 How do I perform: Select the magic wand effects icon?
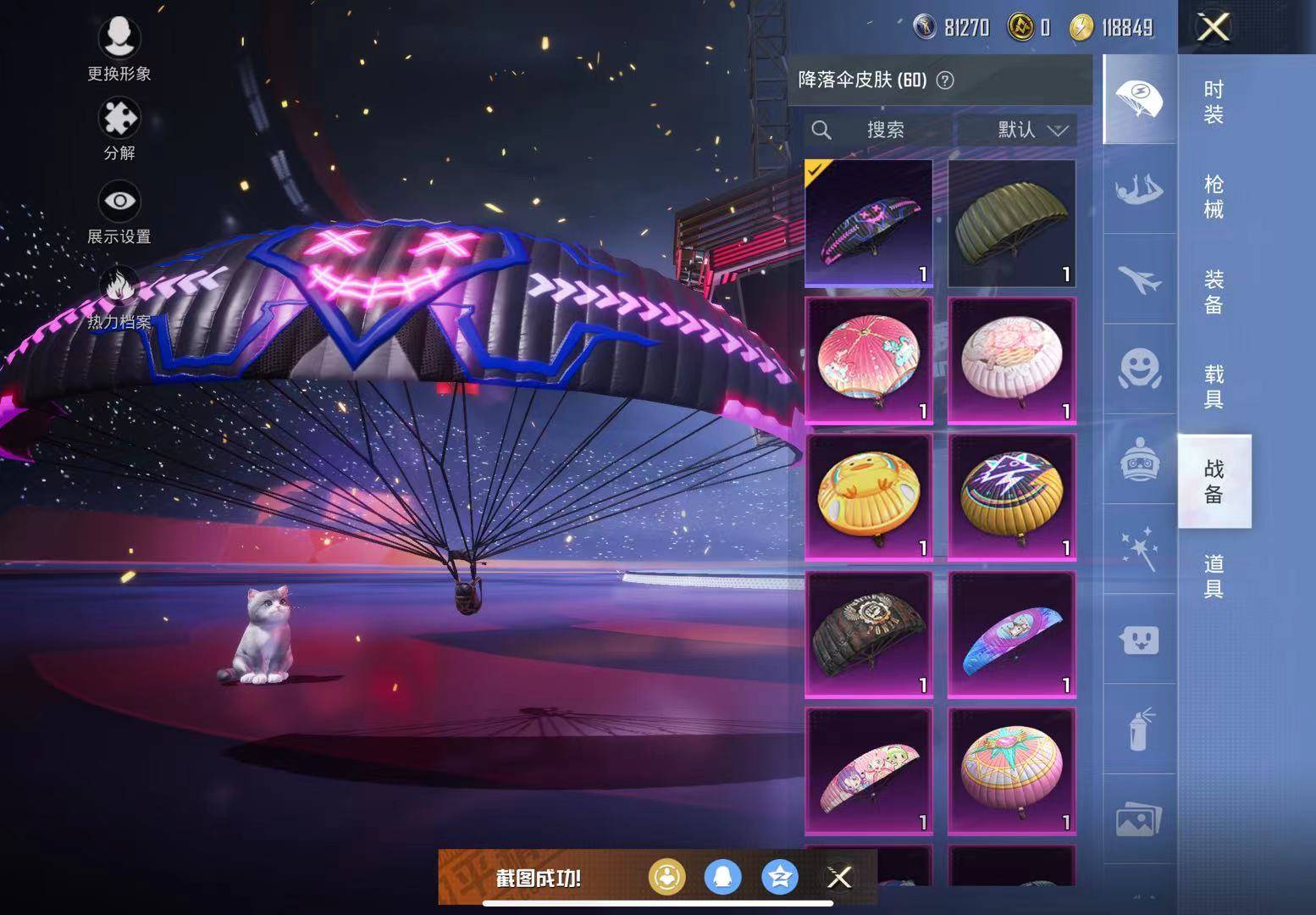coord(1139,546)
